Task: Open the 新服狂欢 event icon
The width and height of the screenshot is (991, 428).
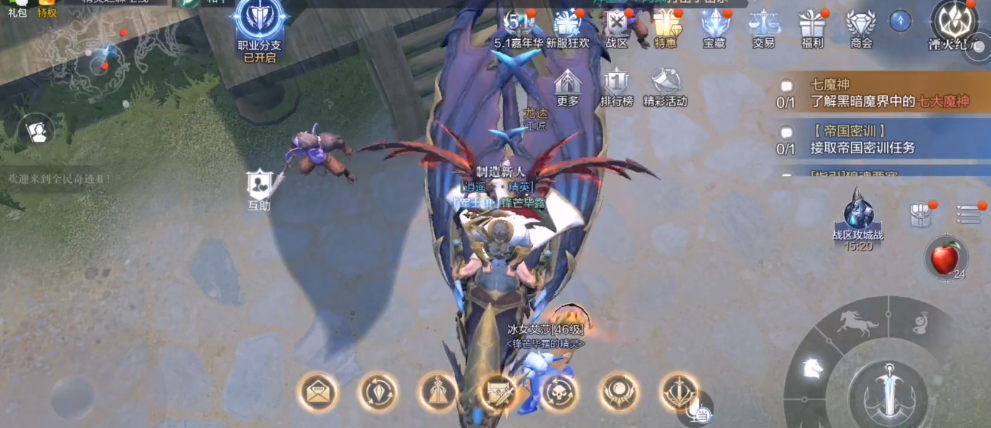Action: (x=568, y=25)
